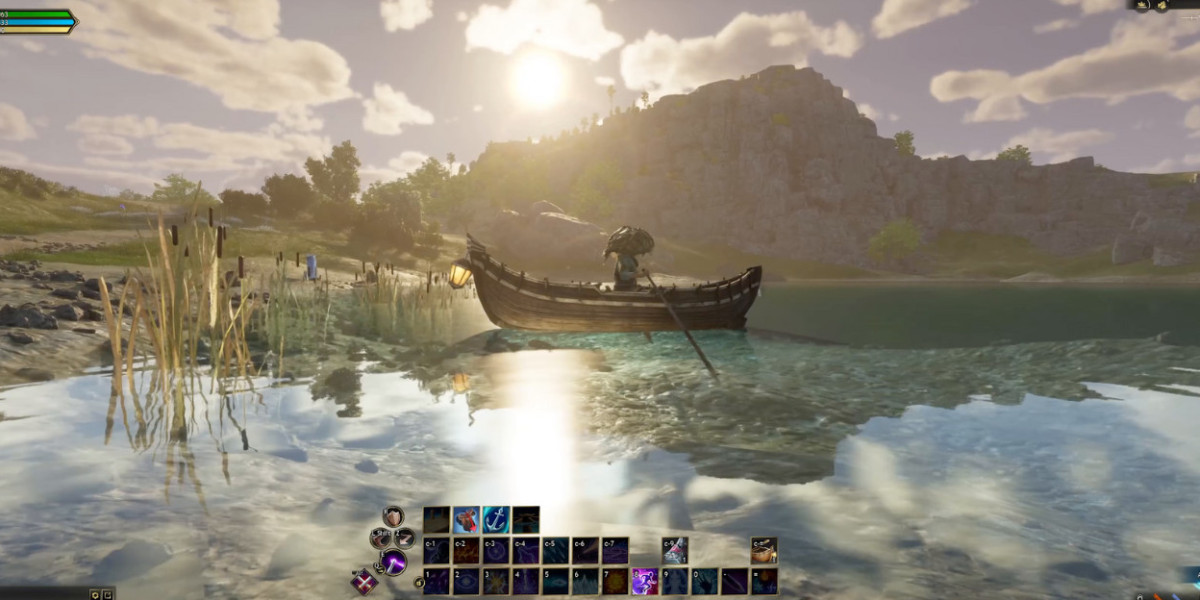
Task: Use the purple running figure skill in slot 8
Action: (x=644, y=581)
